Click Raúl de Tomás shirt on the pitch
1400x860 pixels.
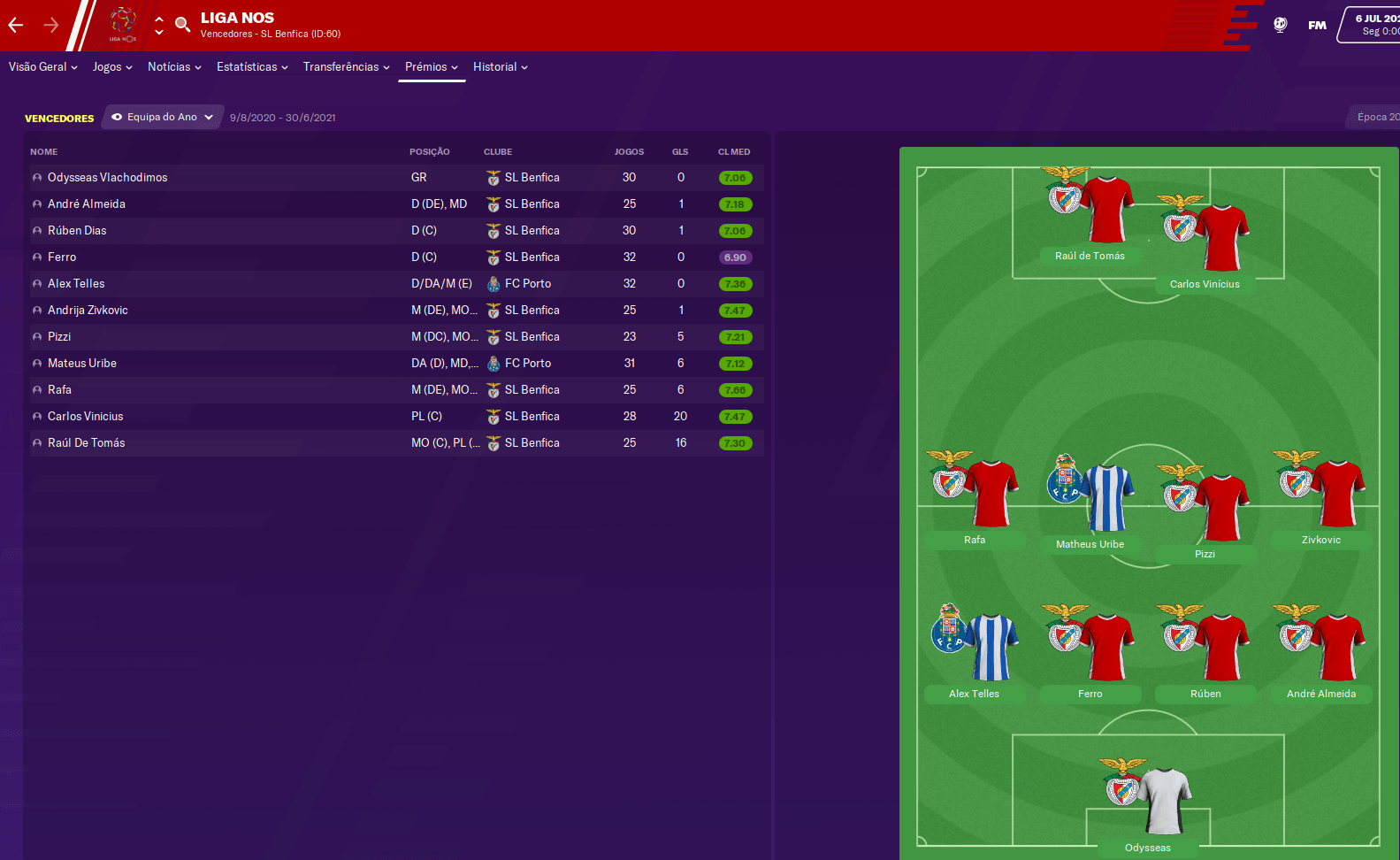[1105, 210]
